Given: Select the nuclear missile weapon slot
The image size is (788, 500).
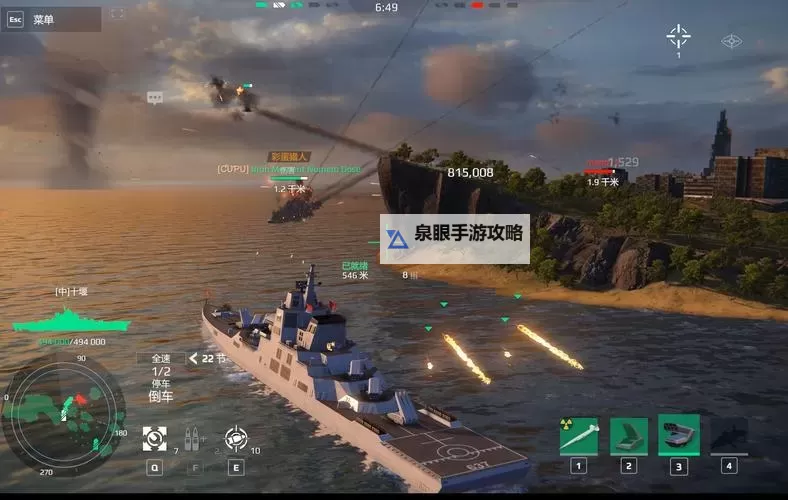Looking at the screenshot, I should coord(578,437).
